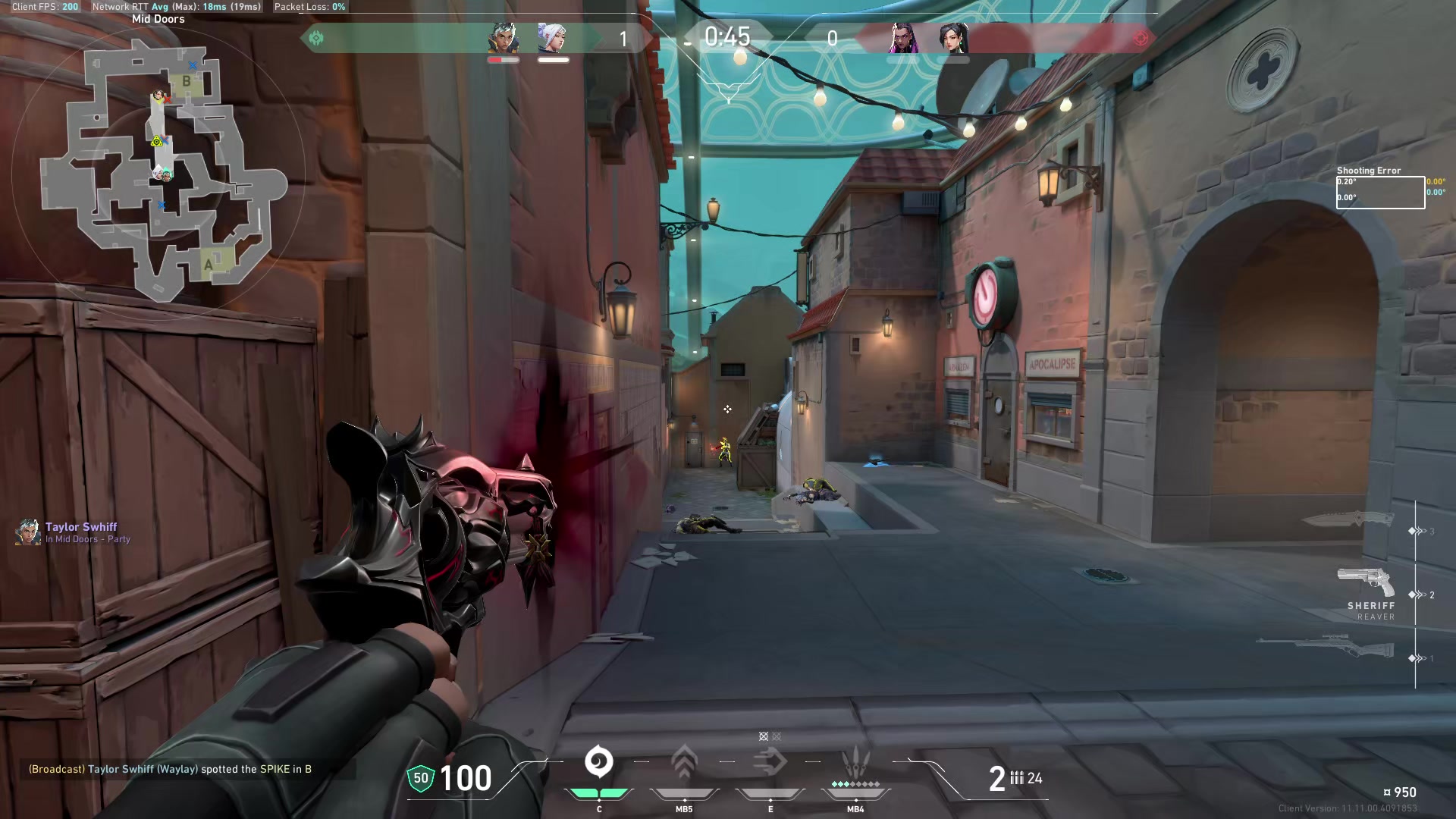Activate Jett's Cloudburst ability icon
The image size is (1456, 819).
pos(598,762)
